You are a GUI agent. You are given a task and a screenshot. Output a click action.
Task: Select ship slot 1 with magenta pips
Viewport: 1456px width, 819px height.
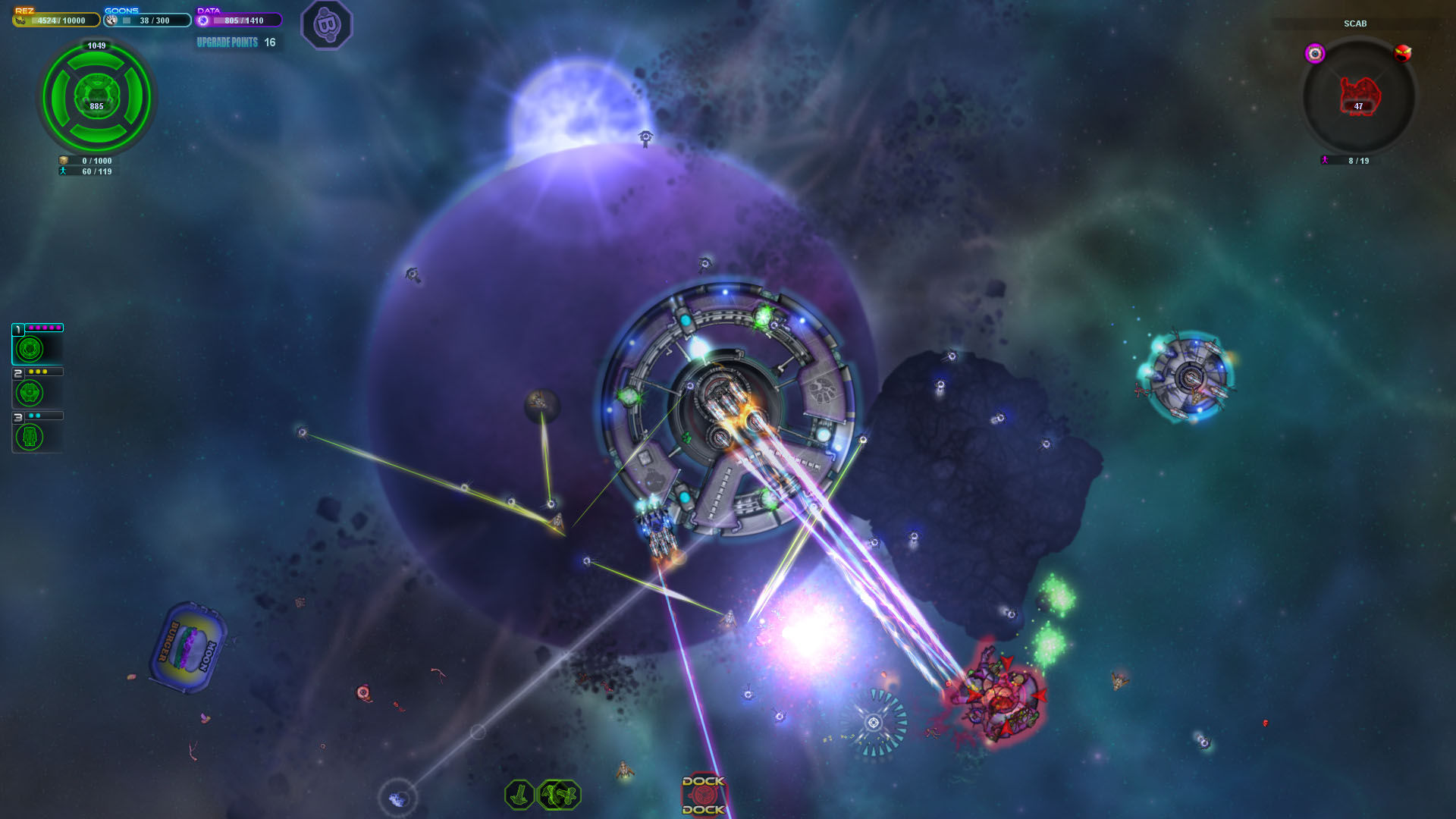coord(30,348)
